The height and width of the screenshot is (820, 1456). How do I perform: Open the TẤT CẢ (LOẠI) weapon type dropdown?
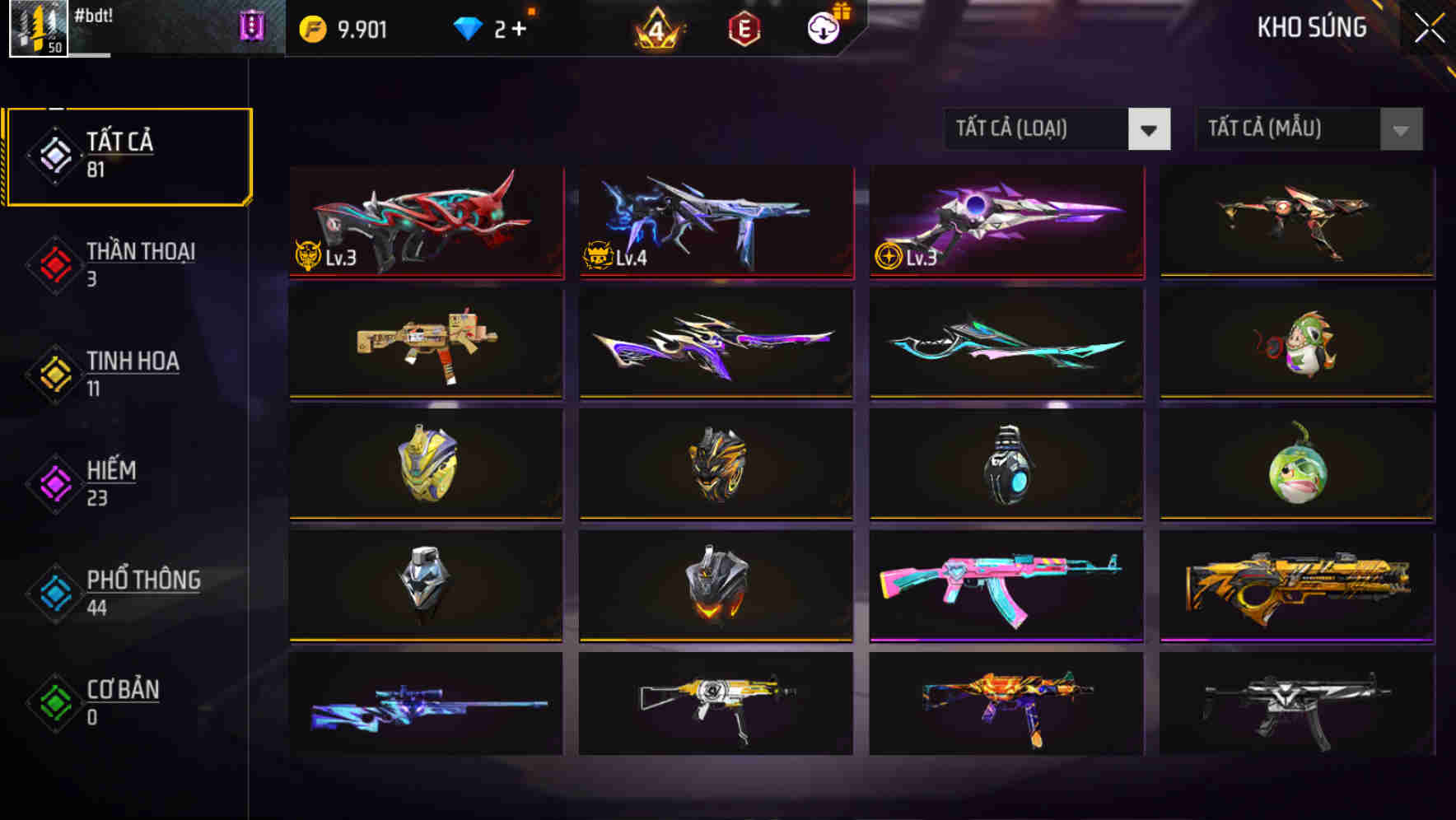coord(1057,129)
